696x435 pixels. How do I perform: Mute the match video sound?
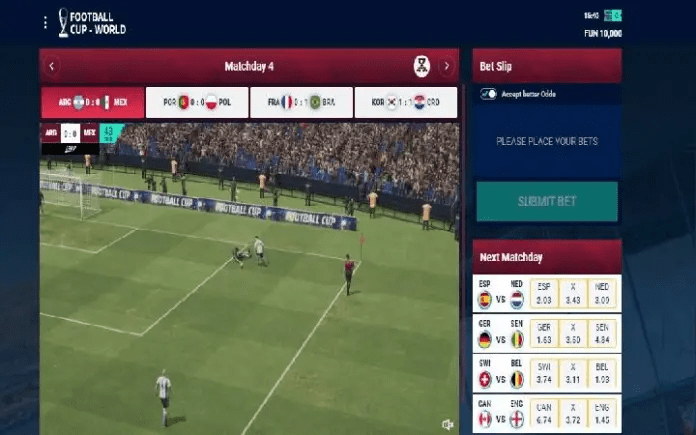447,425
